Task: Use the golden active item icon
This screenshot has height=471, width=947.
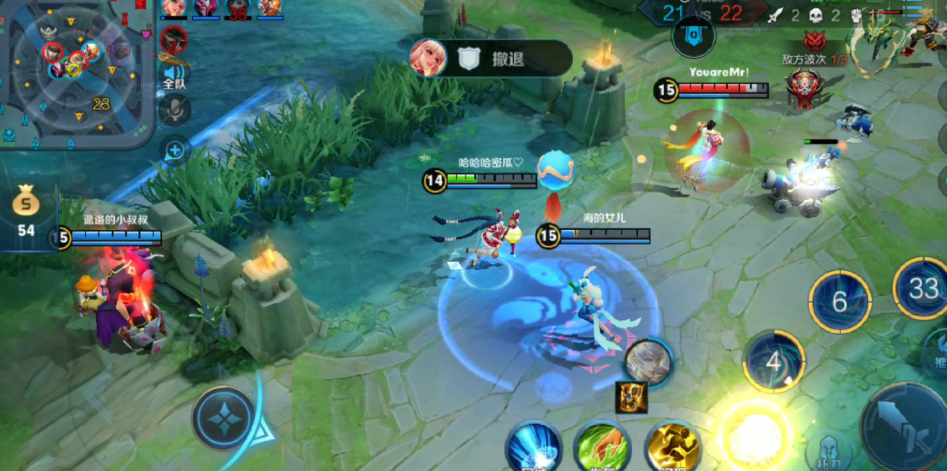Action: (631, 396)
